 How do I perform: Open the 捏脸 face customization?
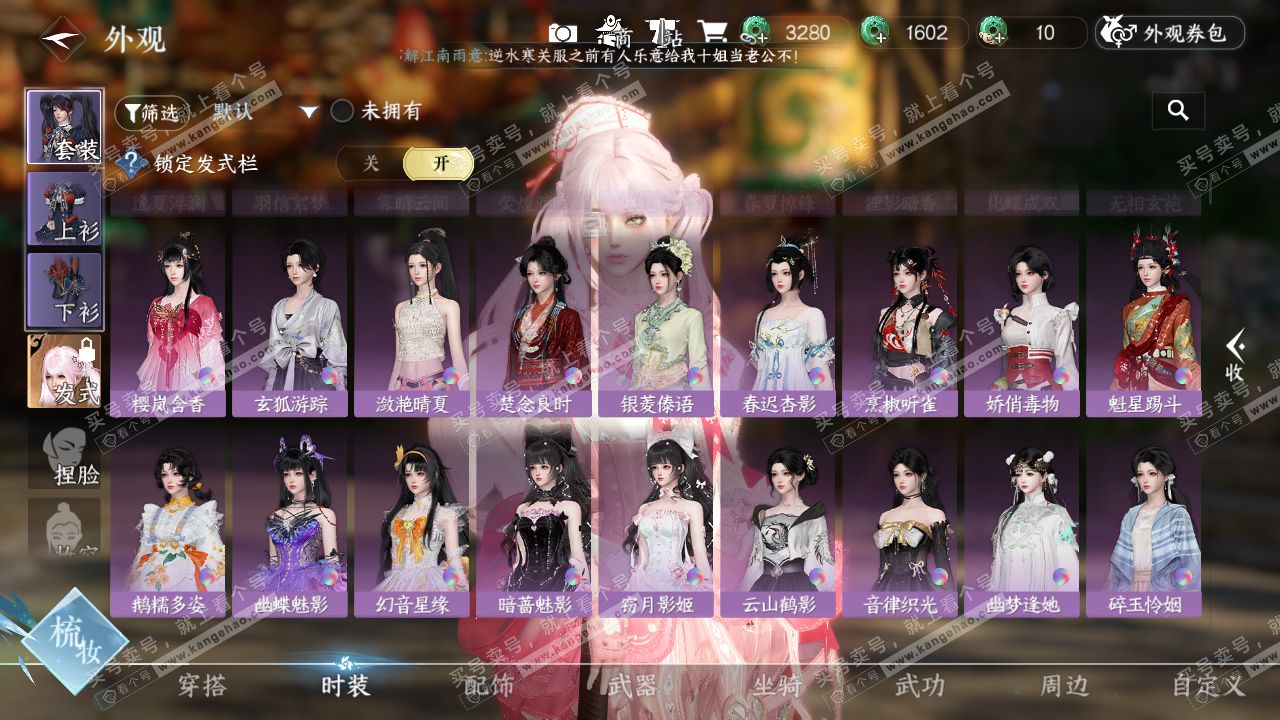[x=64, y=457]
